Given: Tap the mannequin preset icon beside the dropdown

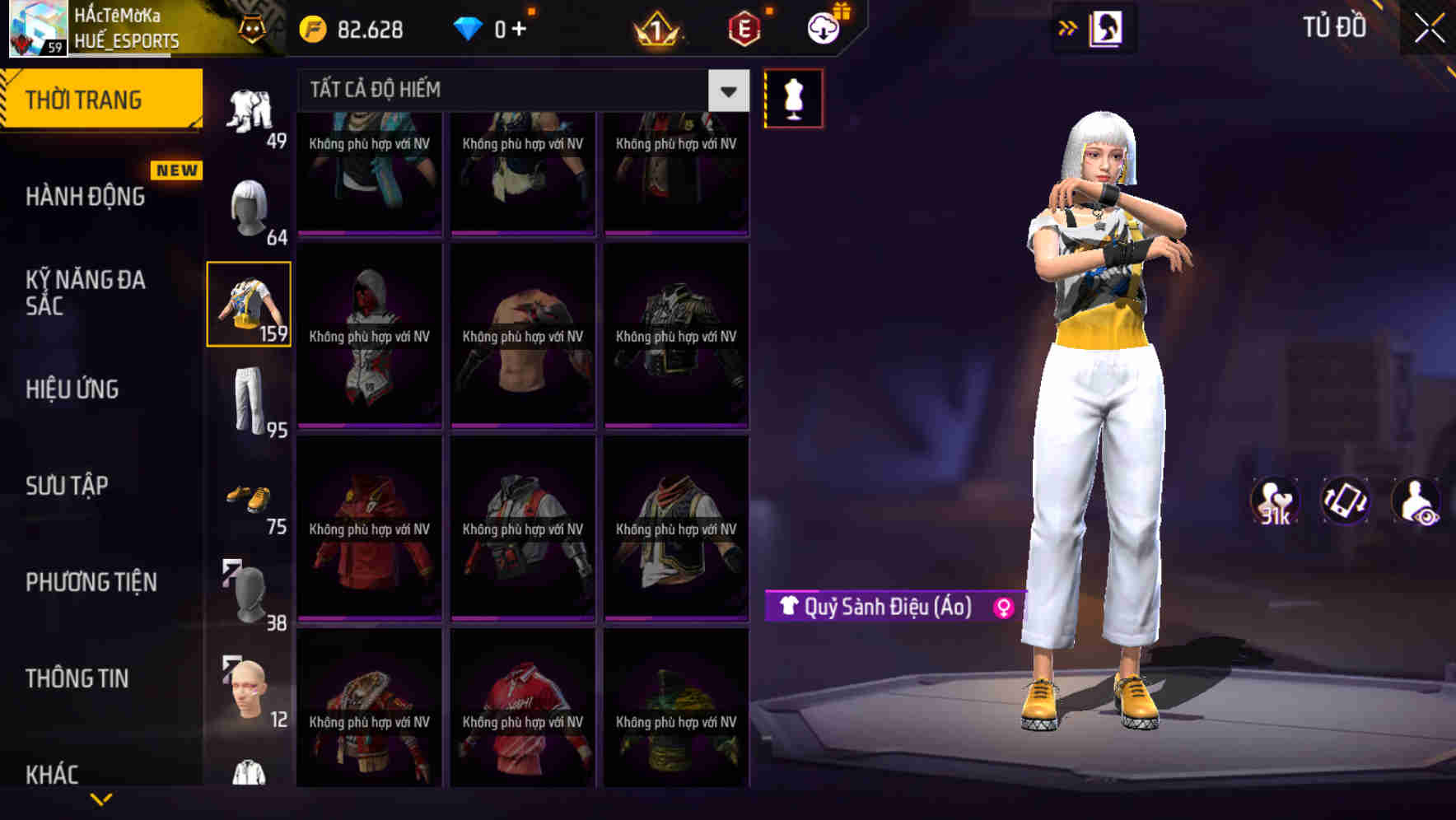Looking at the screenshot, I should point(793,96).
